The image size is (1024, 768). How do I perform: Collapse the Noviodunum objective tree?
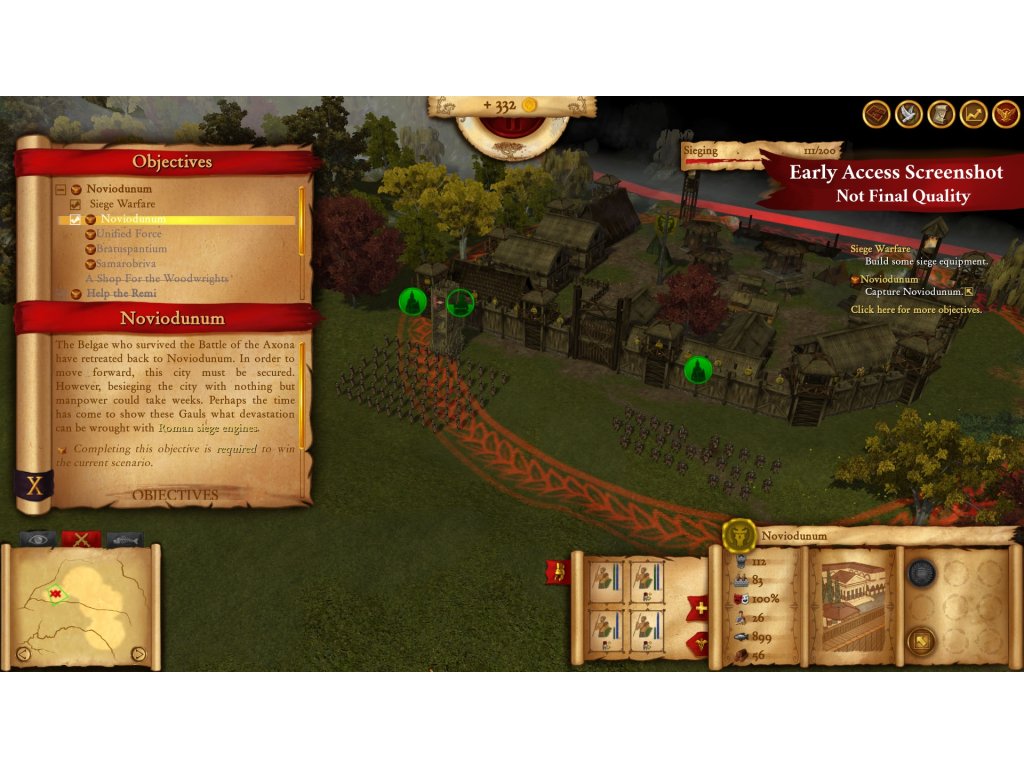coord(61,189)
